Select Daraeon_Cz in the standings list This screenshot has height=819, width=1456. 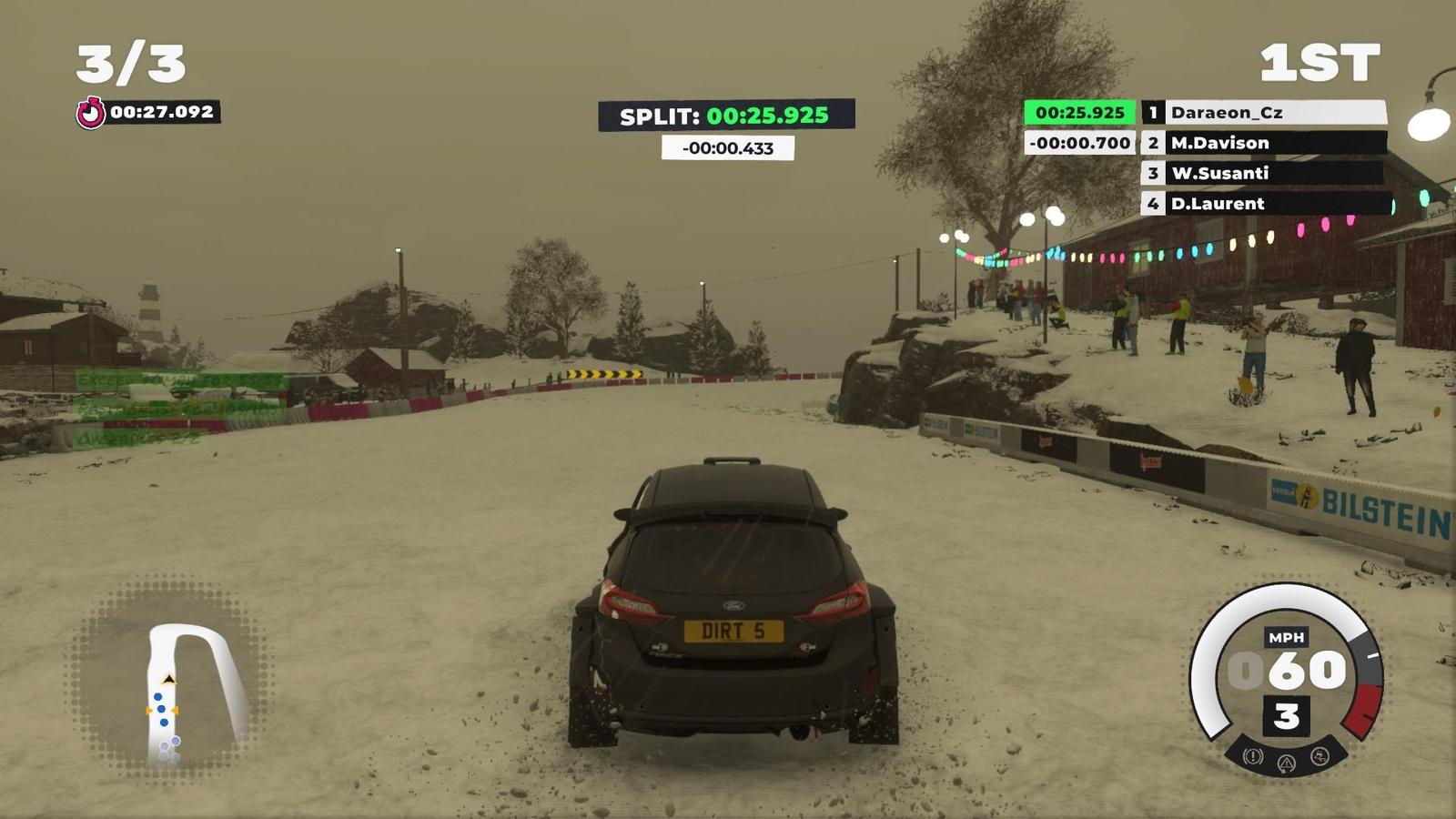pos(1265,112)
